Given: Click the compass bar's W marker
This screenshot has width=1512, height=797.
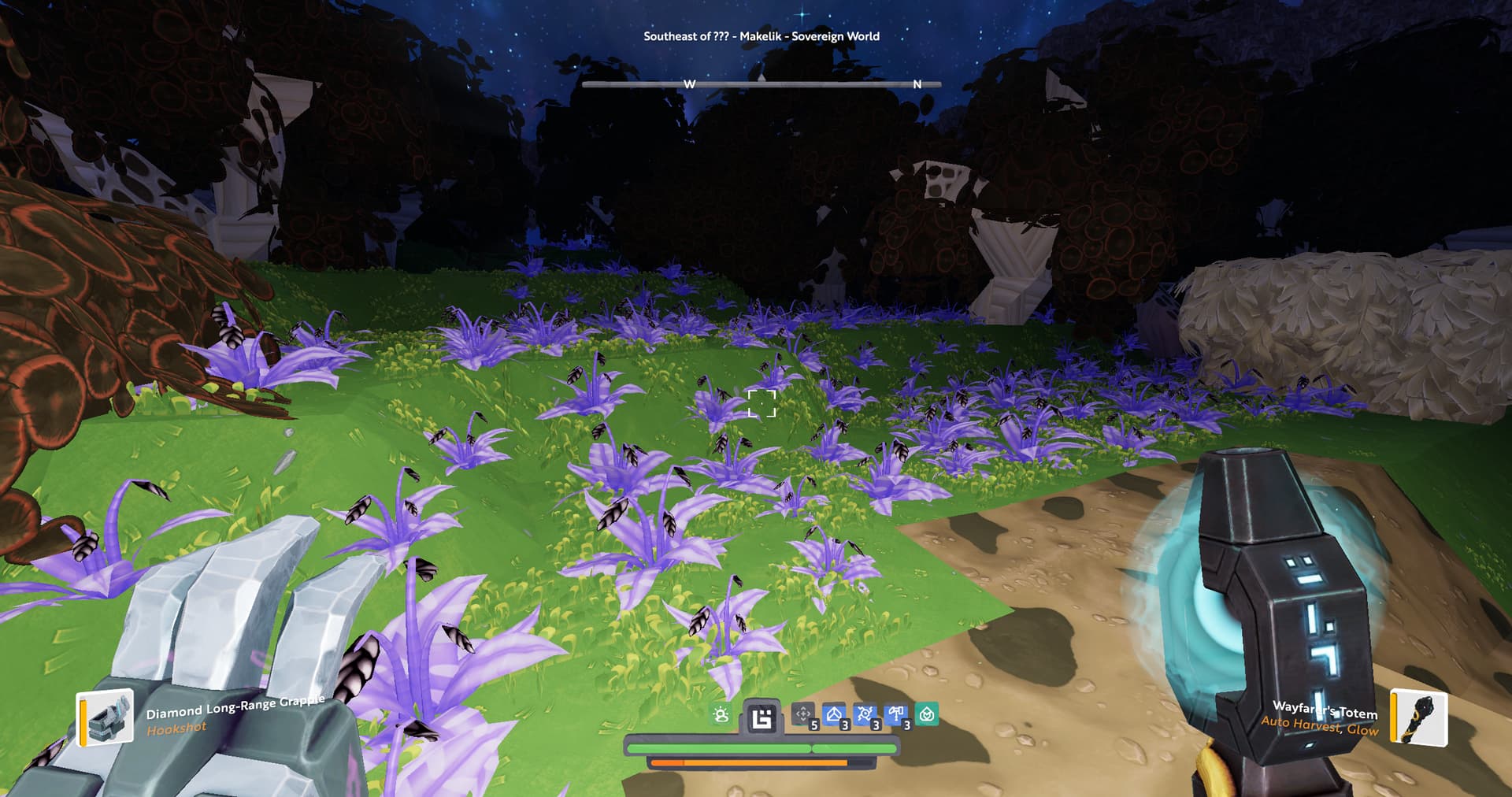Looking at the screenshot, I should 689,84.
